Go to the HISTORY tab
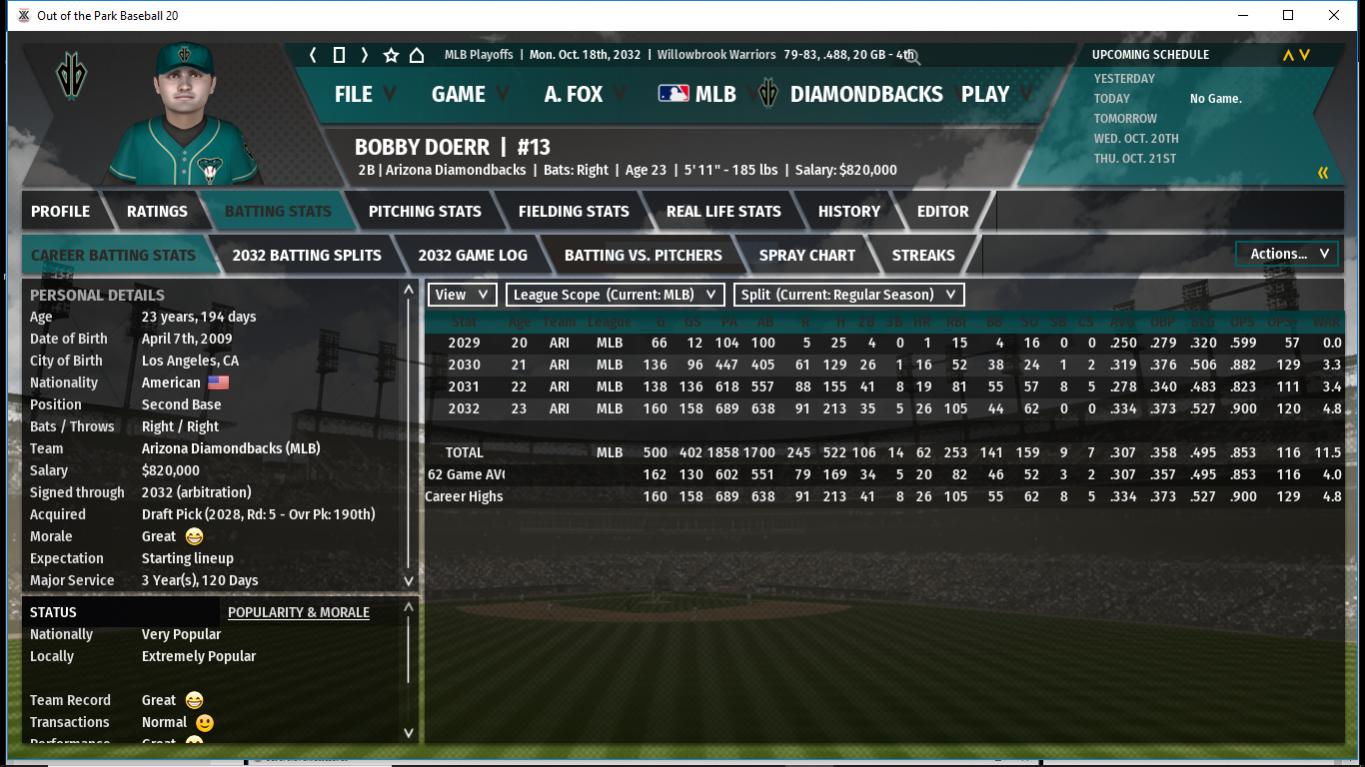Image resolution: width=1365 pixels, height=767 pixels. tap(849, 211)
